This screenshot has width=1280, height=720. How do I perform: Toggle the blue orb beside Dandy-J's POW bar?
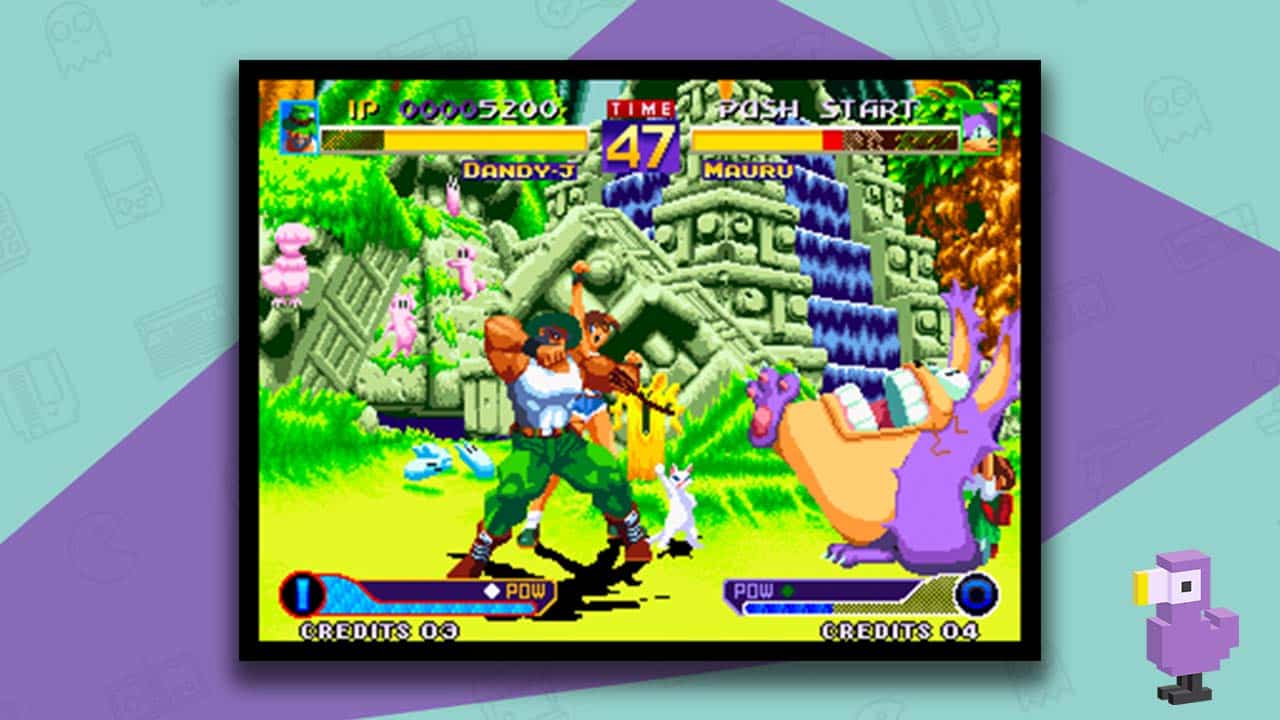(x=302, y=593)
